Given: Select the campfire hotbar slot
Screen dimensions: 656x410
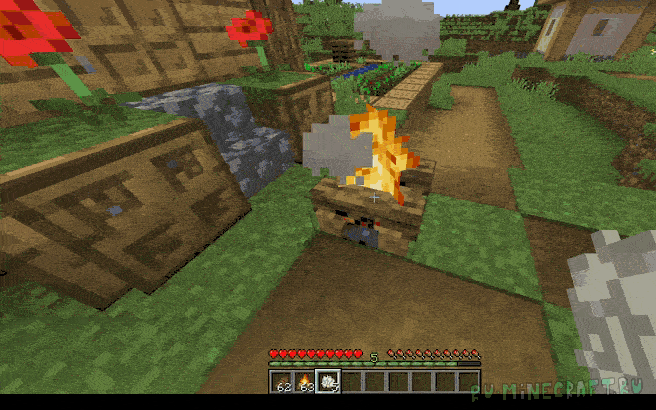Looking at the screenshot, I should coord(302,380).
